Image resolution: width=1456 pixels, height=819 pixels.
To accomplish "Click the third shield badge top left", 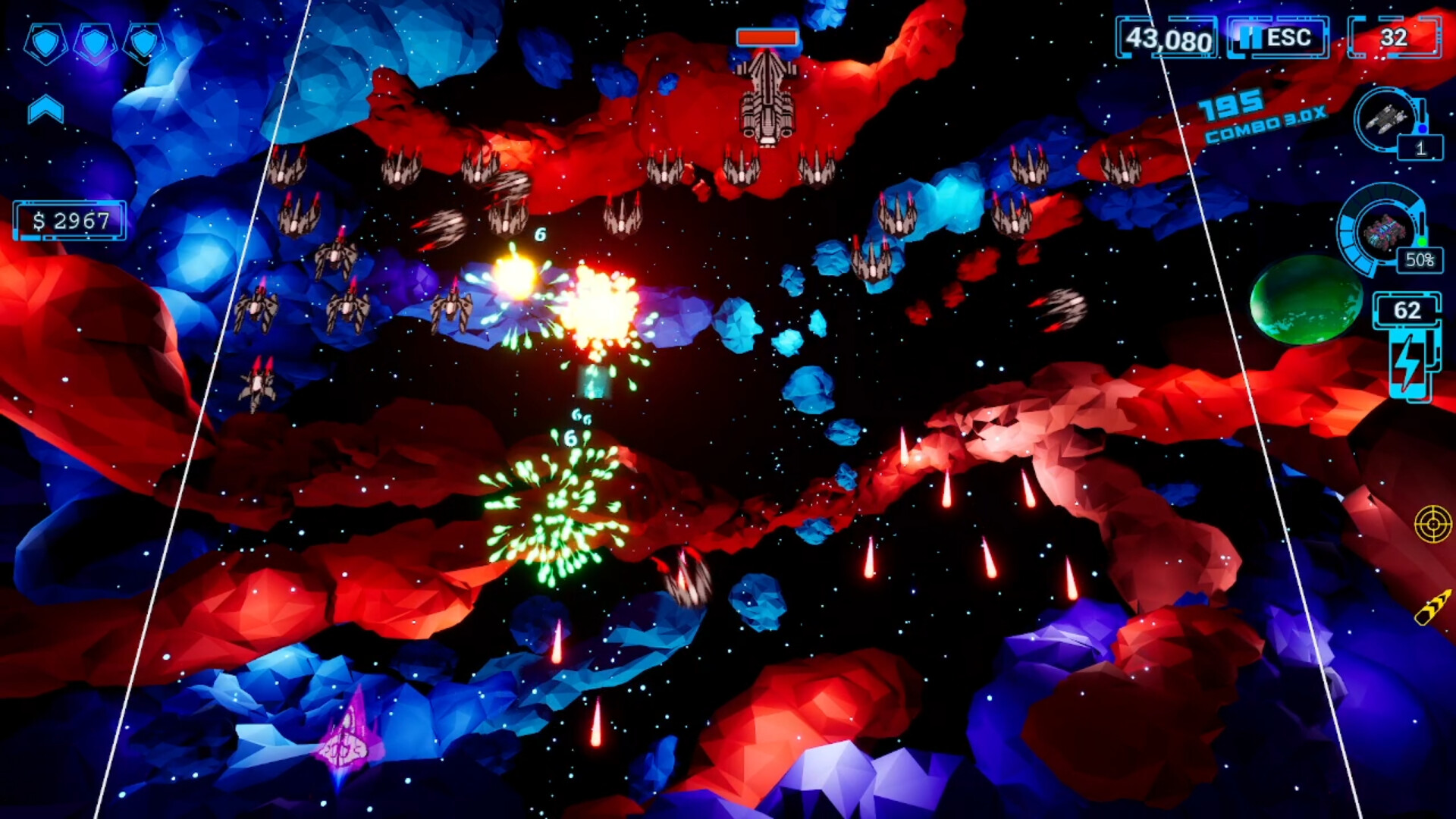I will coord(143,43).
